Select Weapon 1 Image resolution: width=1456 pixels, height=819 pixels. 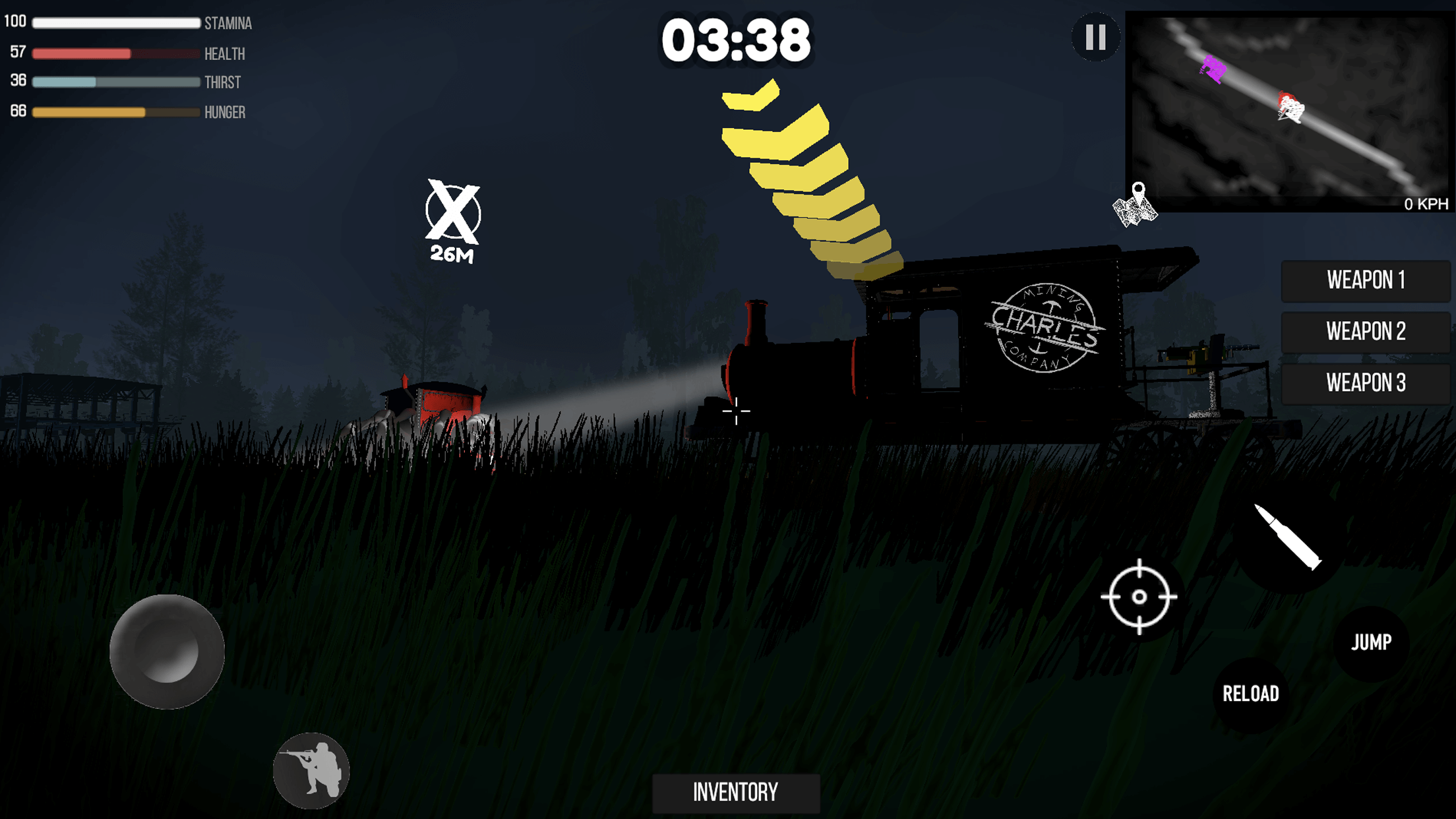1365,280
